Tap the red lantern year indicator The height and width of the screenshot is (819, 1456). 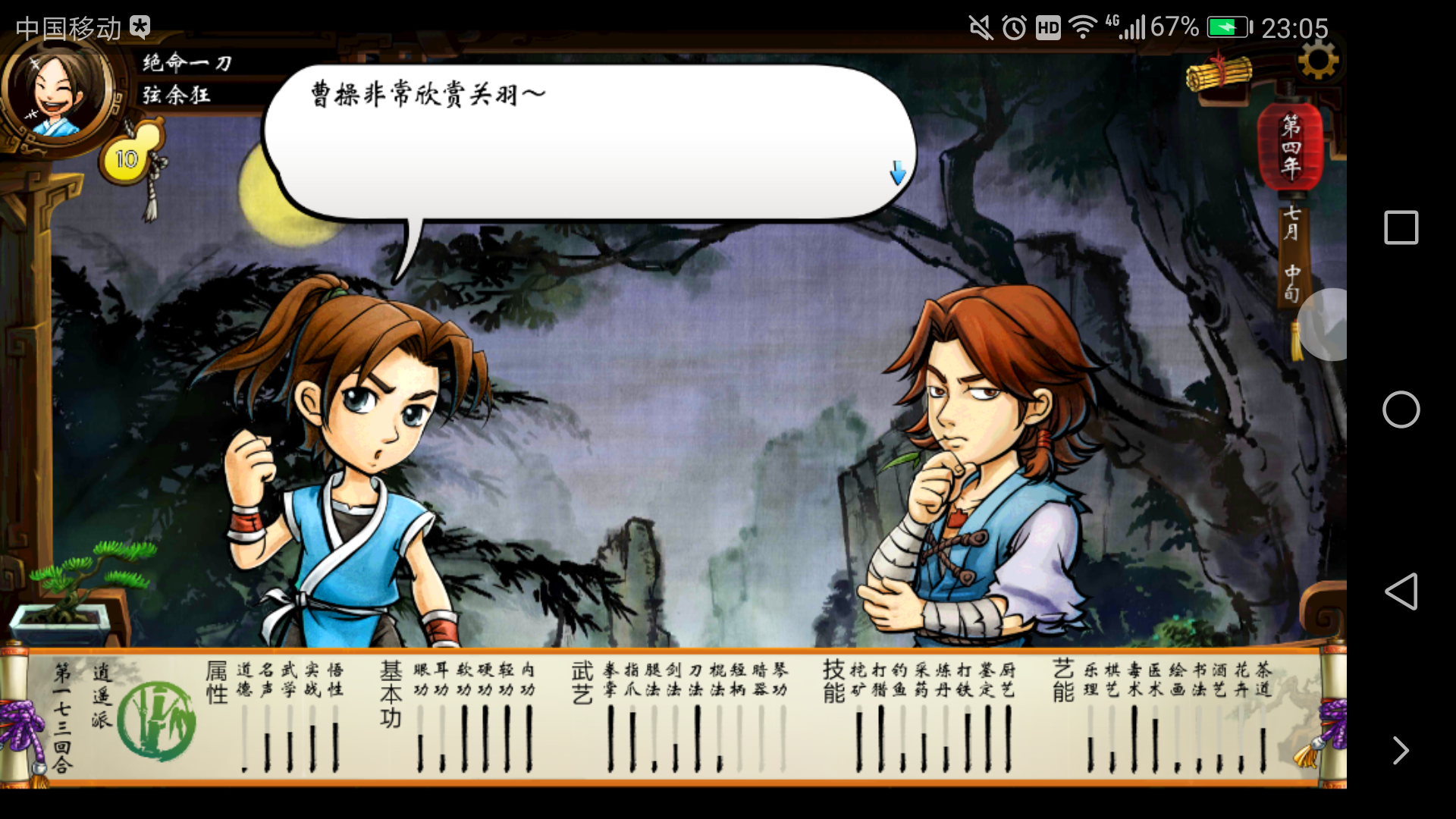pyautogui.click(x=1290, y=146)
